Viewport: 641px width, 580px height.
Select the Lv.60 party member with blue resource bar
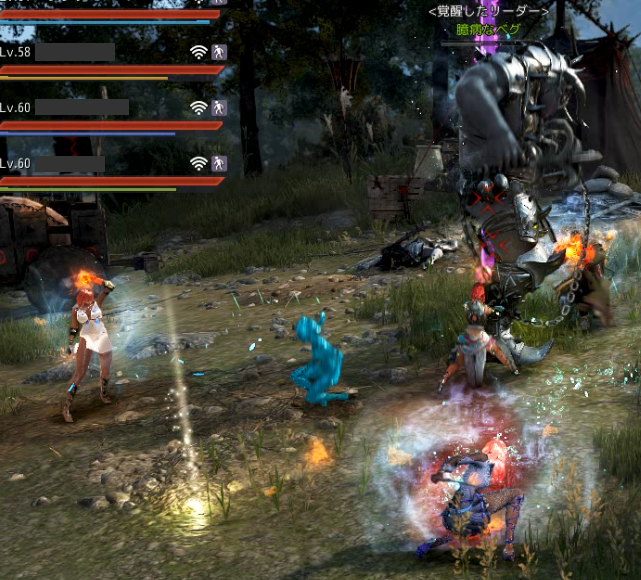click(82, 107)
